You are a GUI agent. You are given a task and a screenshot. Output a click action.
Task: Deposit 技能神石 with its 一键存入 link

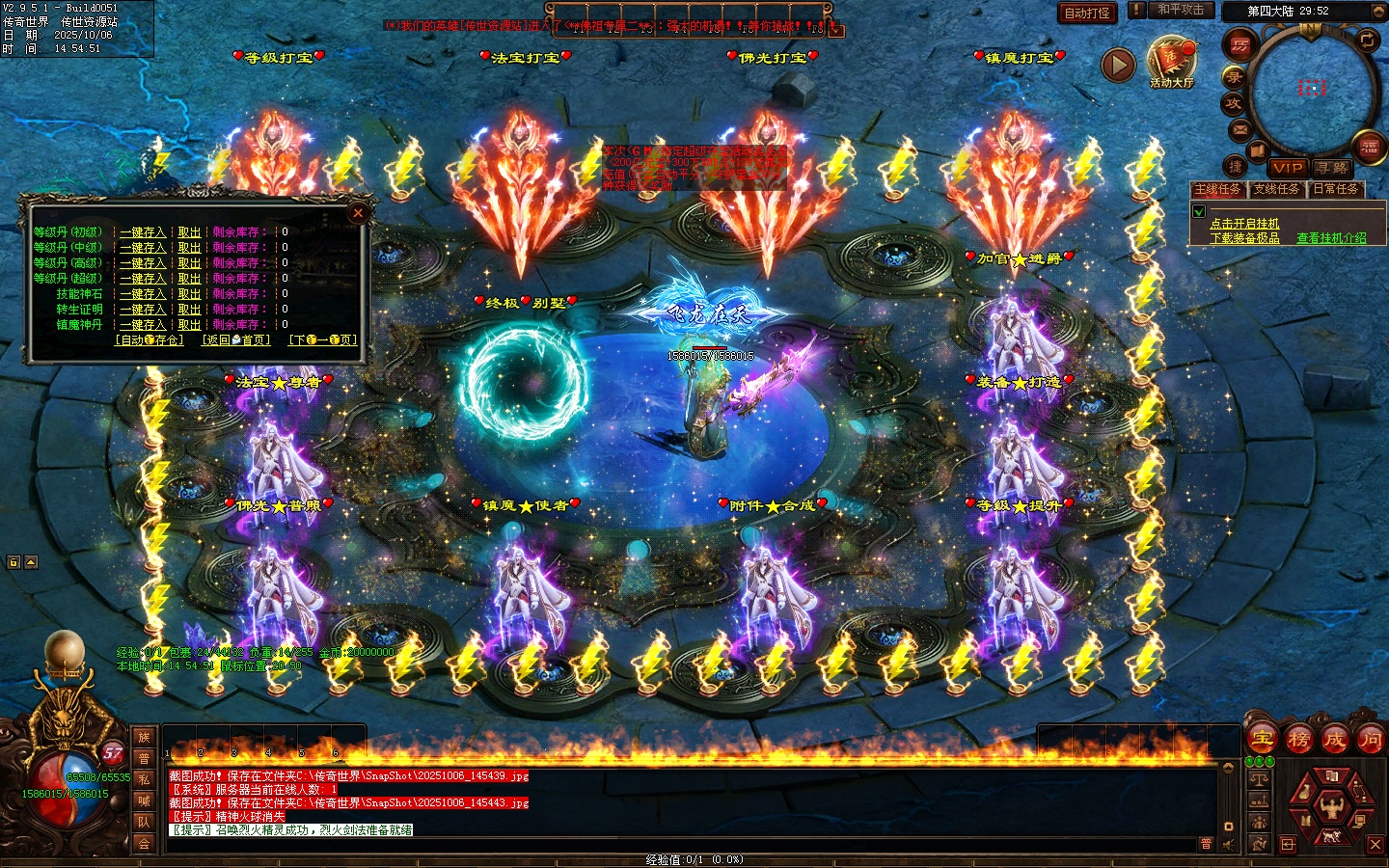143,294
